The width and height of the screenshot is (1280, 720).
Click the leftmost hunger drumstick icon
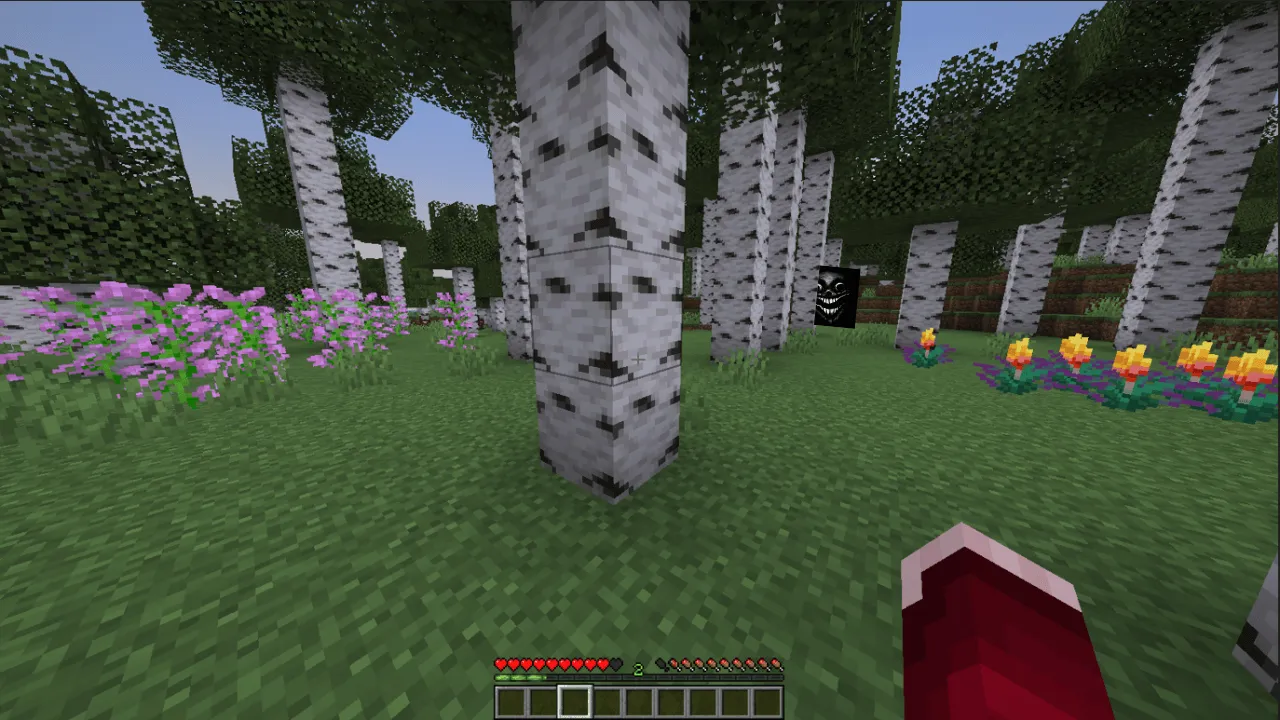(661, 663)
